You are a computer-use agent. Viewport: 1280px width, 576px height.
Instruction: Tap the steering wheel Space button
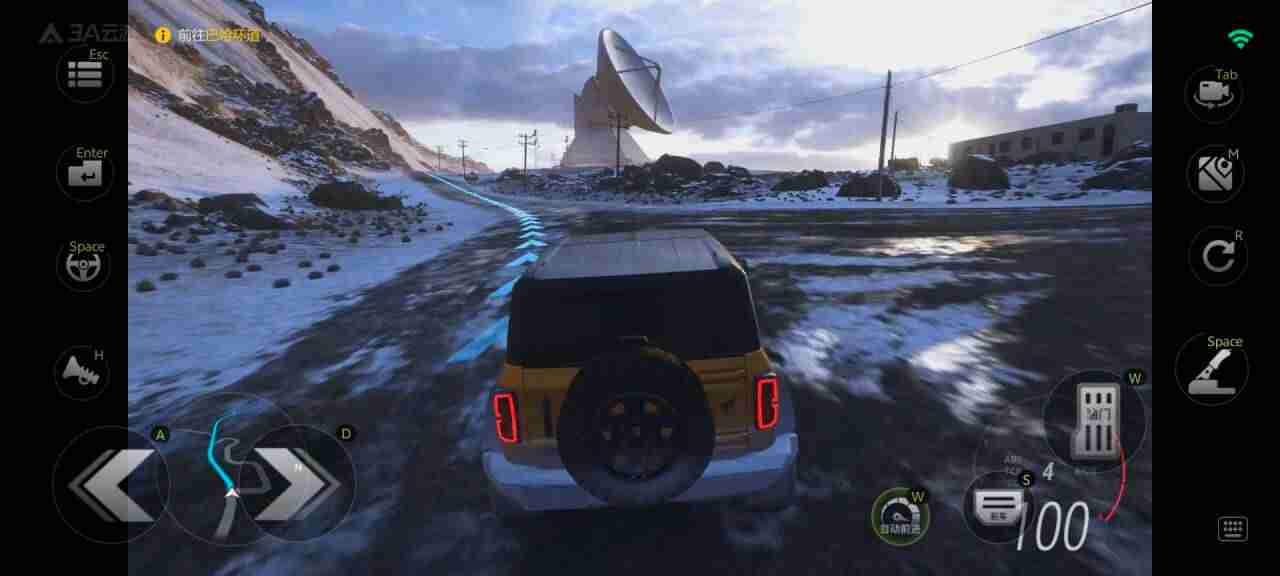click(x=84, y=265)
